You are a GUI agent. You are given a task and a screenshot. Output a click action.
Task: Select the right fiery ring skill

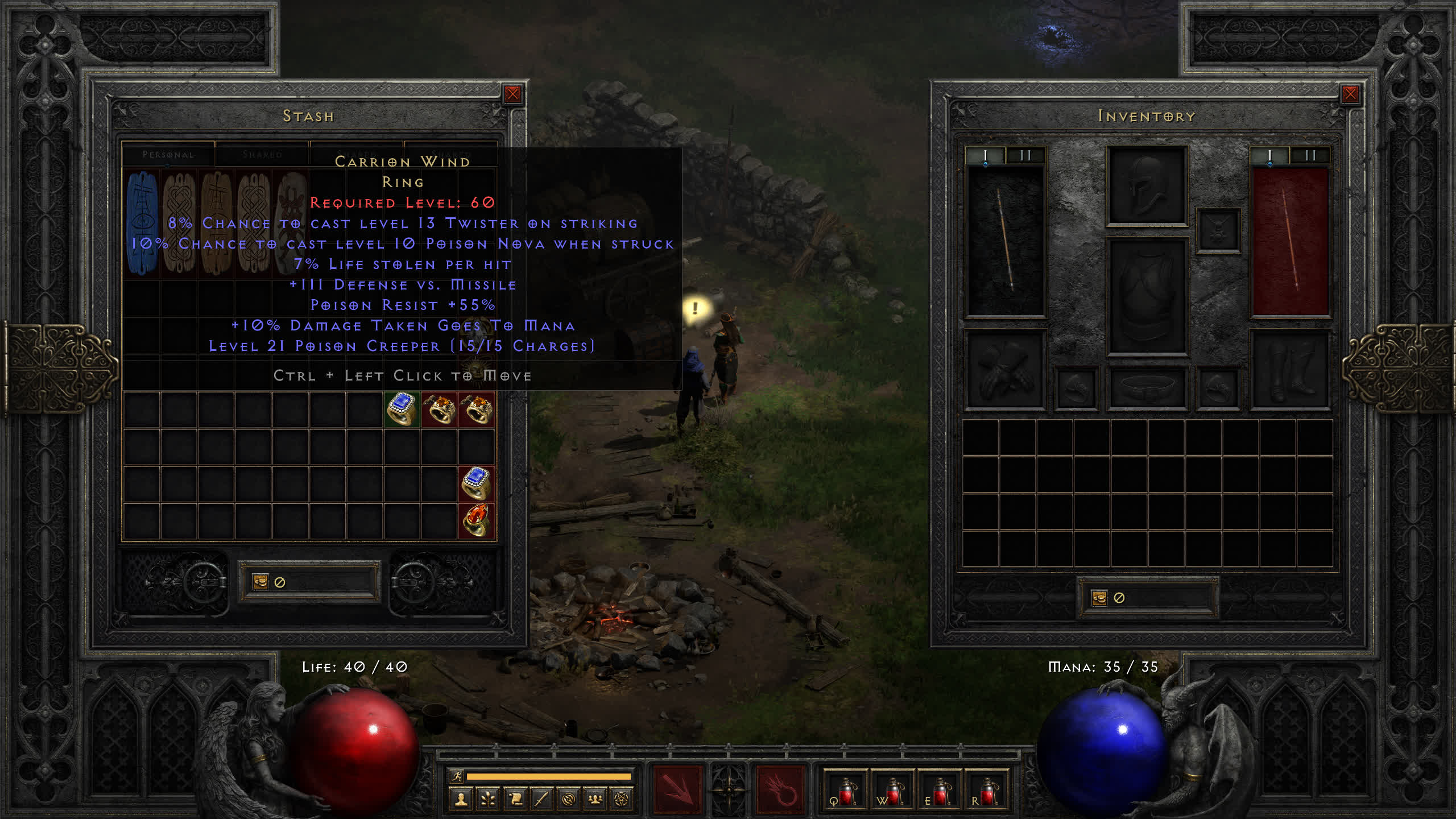(x=780, y=791)
